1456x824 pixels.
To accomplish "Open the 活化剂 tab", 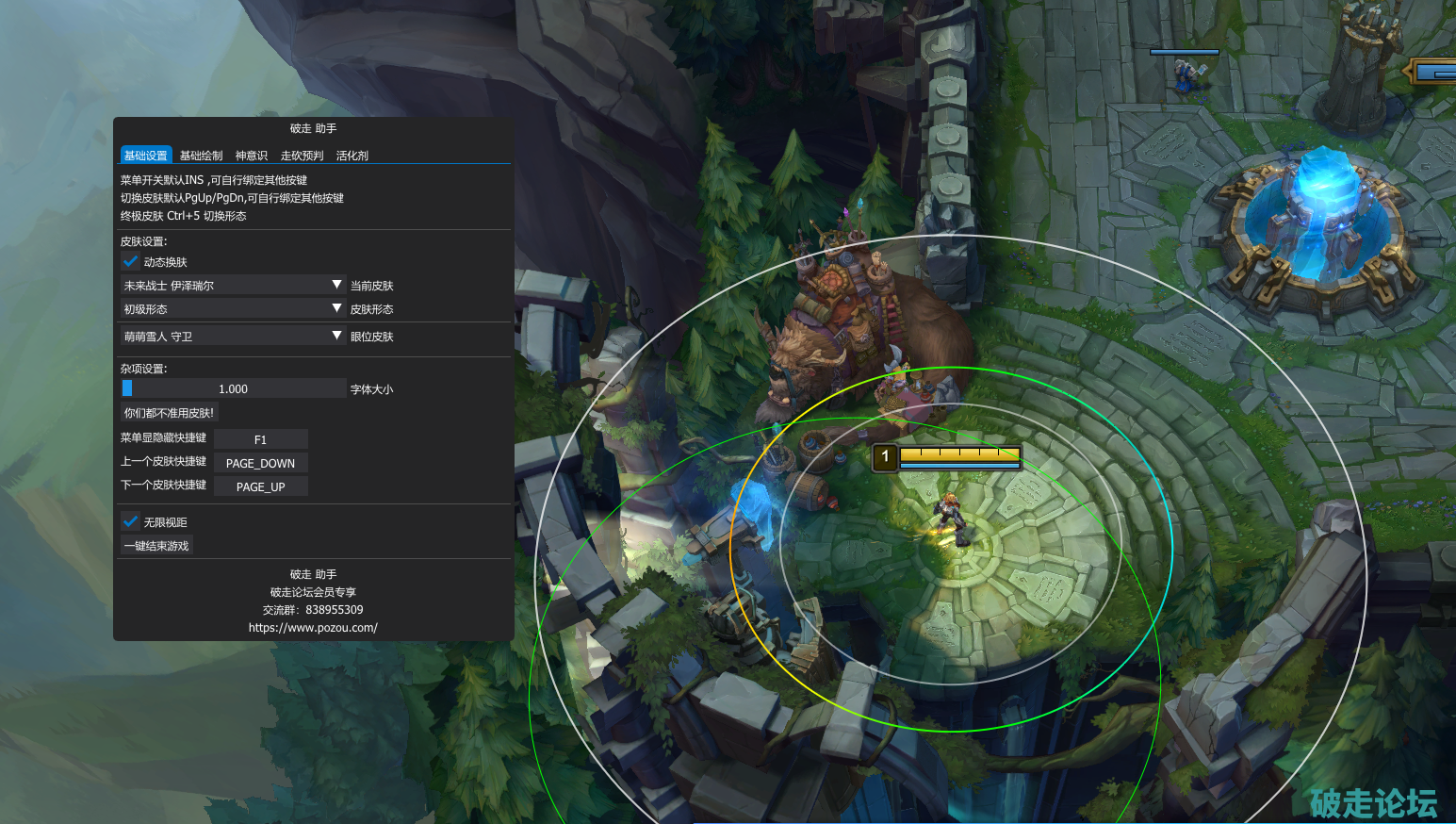I will click(352, 156).
